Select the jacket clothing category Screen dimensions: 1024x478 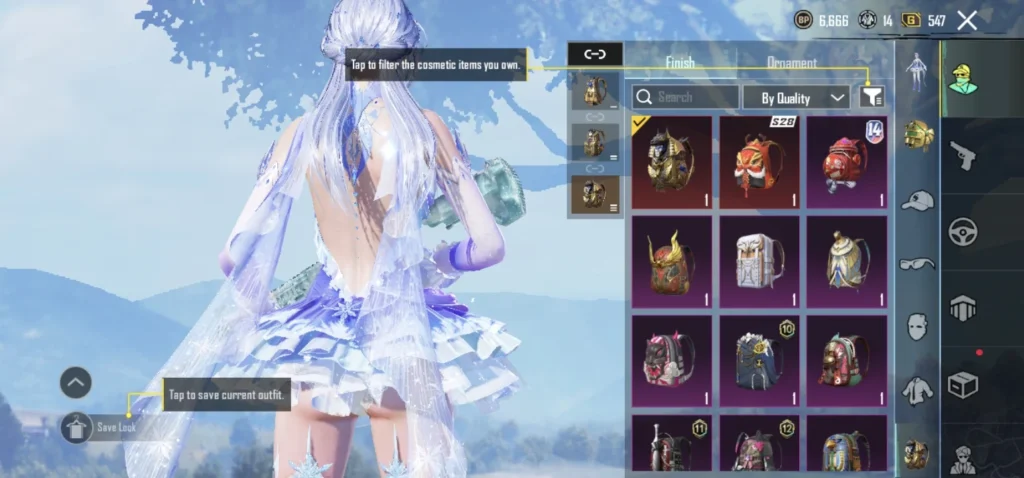click(917, 388)
